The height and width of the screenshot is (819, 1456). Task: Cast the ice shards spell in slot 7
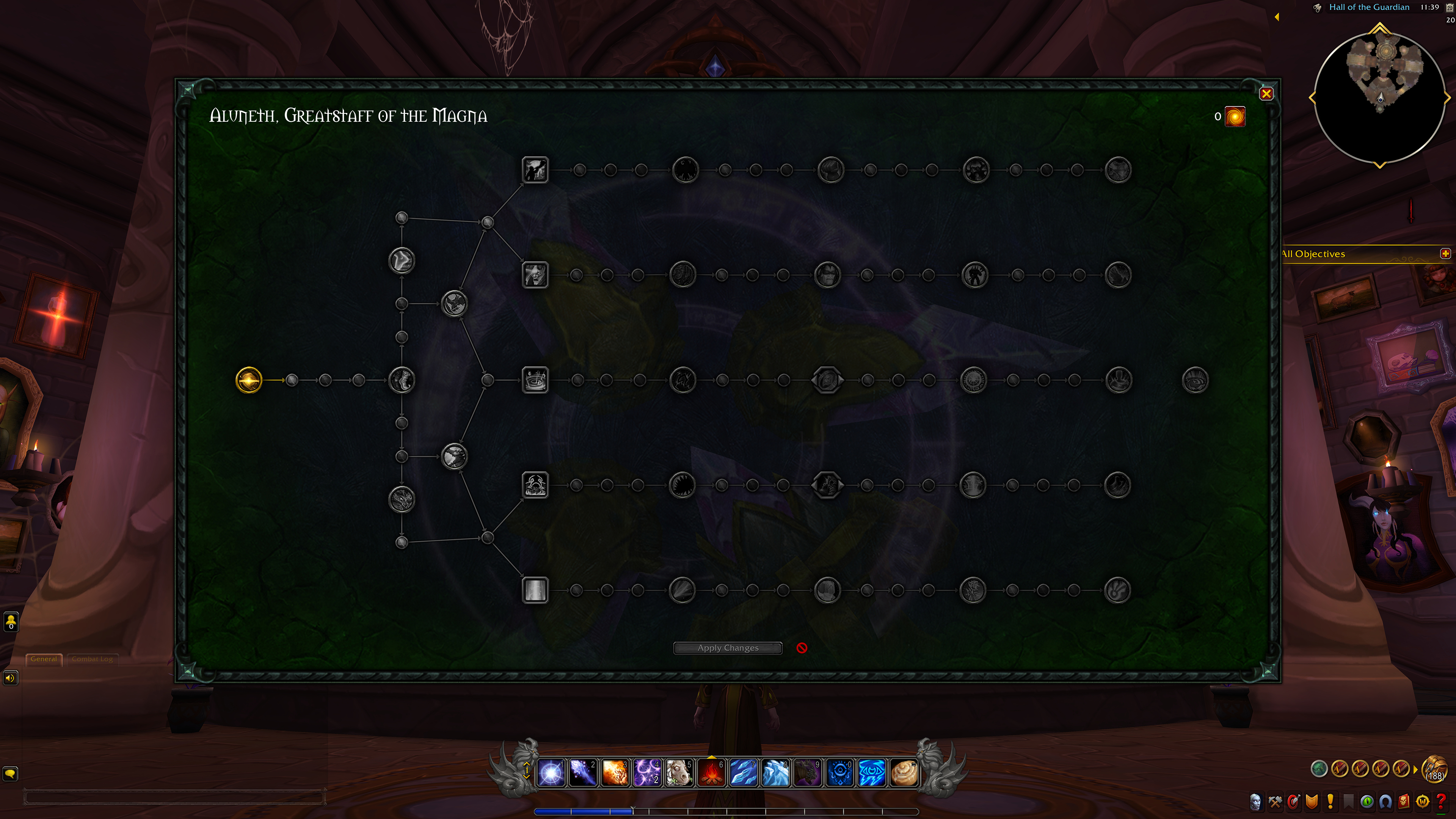pos(743,773)
